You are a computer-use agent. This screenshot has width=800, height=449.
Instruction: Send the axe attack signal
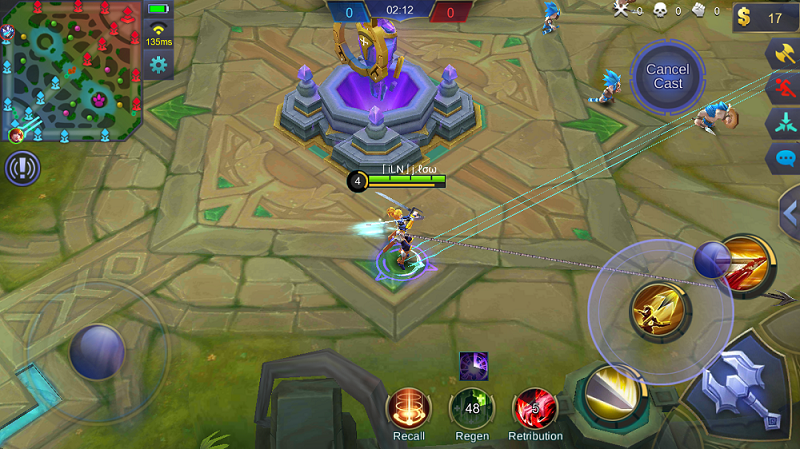coord(783,55)
